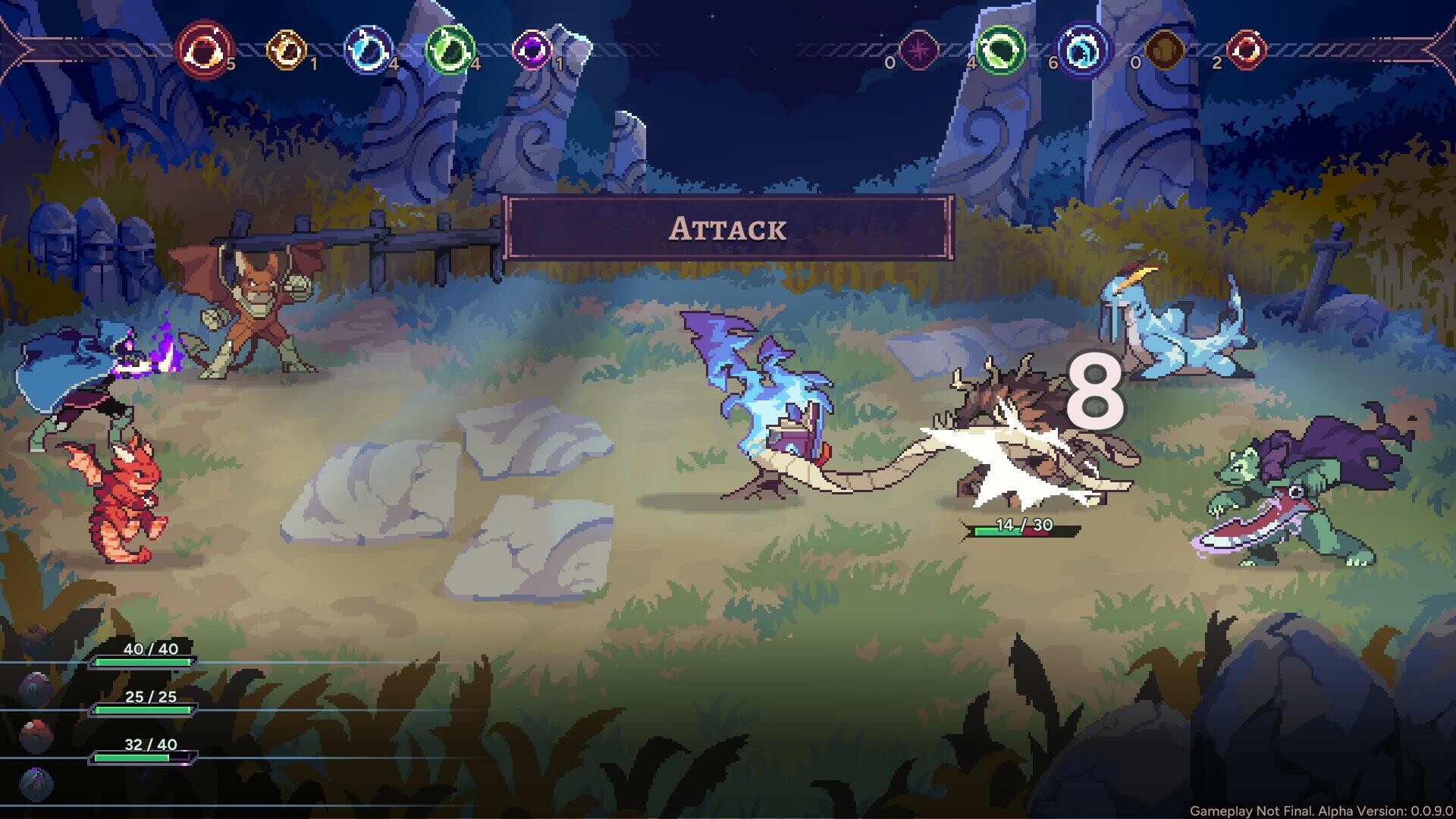Click the Attack banner
Viewport: 1456px width, 819px height.
728,229
